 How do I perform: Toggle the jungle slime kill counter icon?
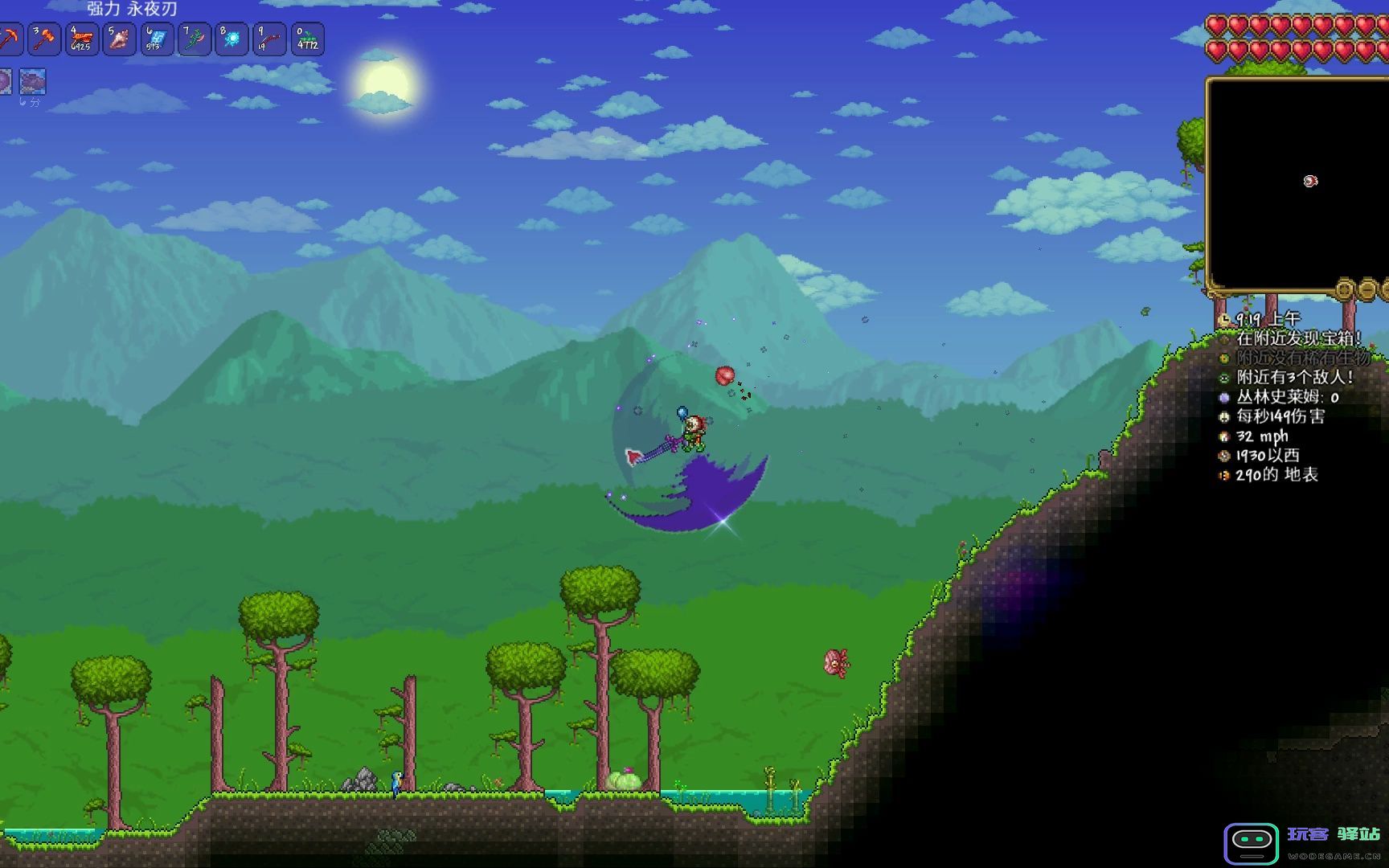(1224, 397)
